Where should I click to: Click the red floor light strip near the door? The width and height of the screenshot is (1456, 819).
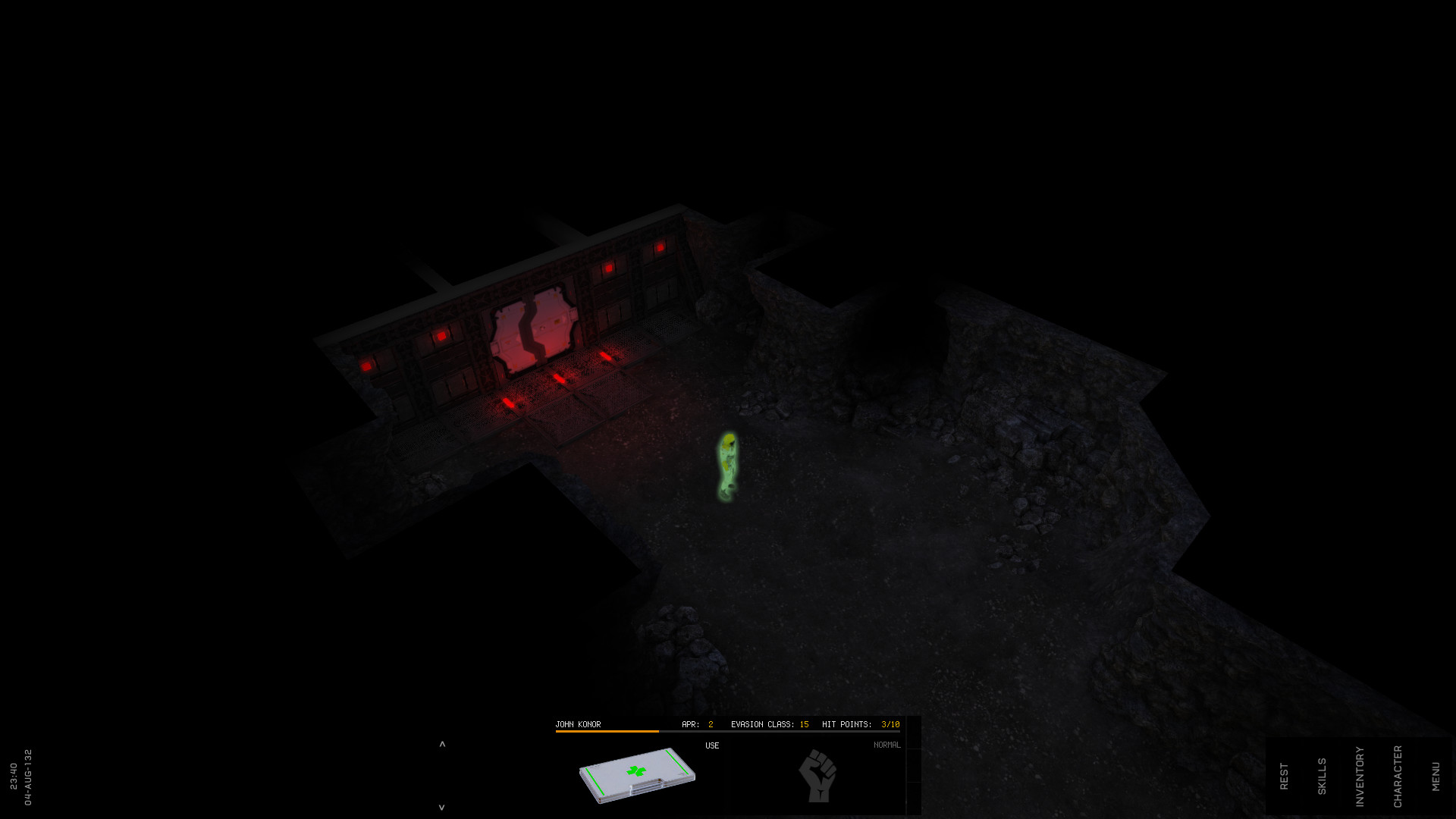tap(559, 379)
